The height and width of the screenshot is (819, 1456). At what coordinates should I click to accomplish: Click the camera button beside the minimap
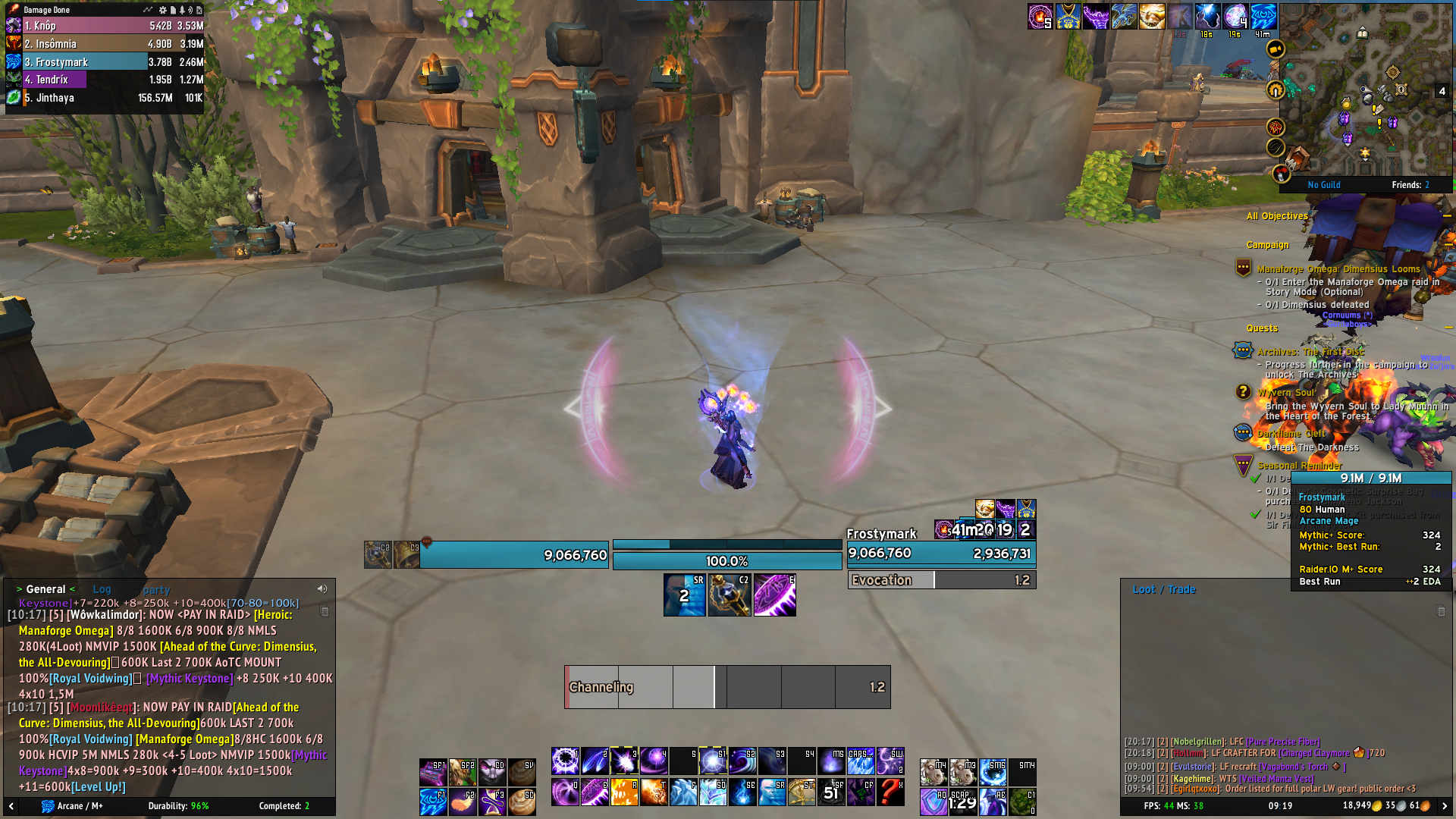tap(1276, 49)
